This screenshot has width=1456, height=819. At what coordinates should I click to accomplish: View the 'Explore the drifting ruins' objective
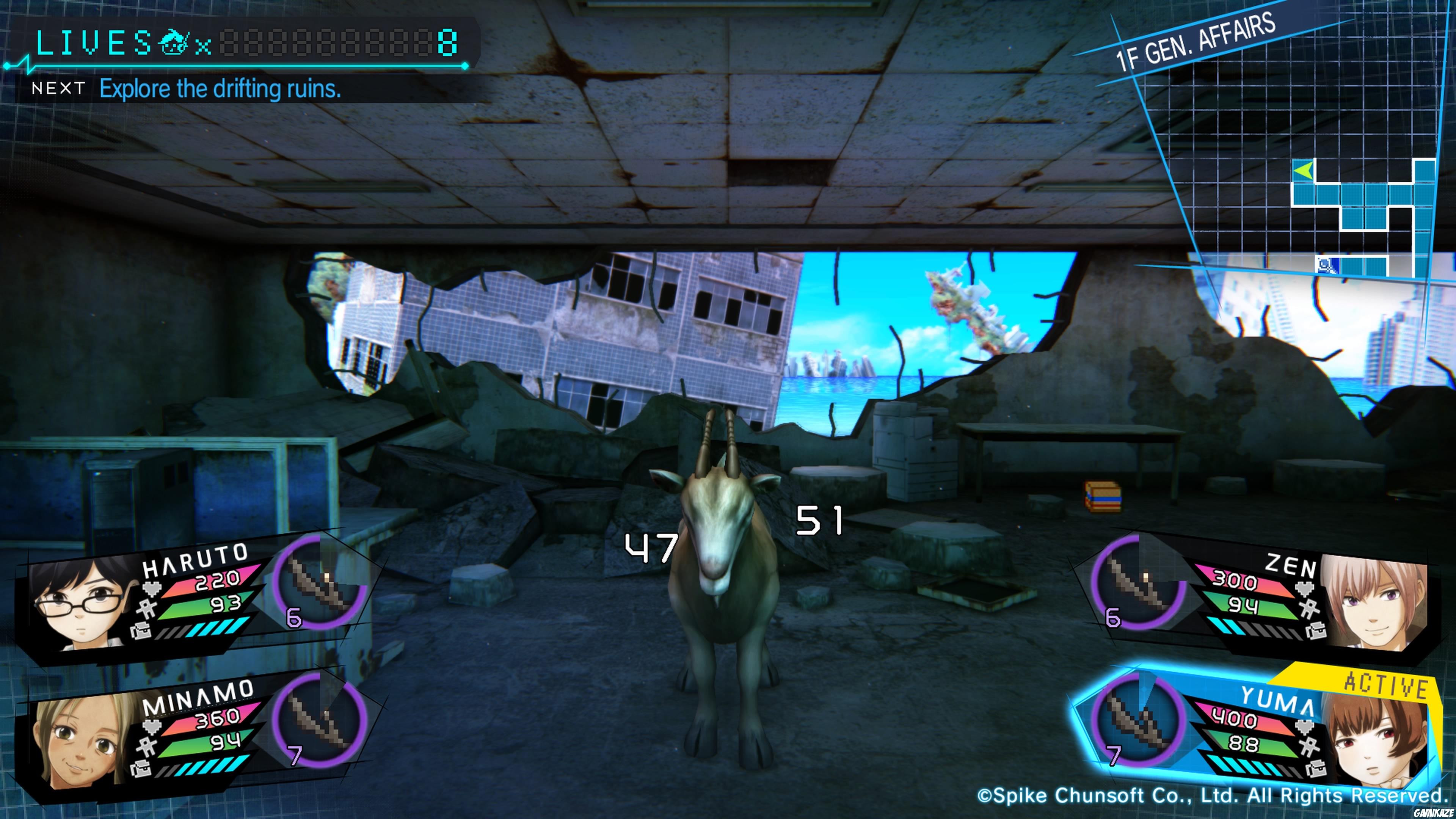point(220,89)
